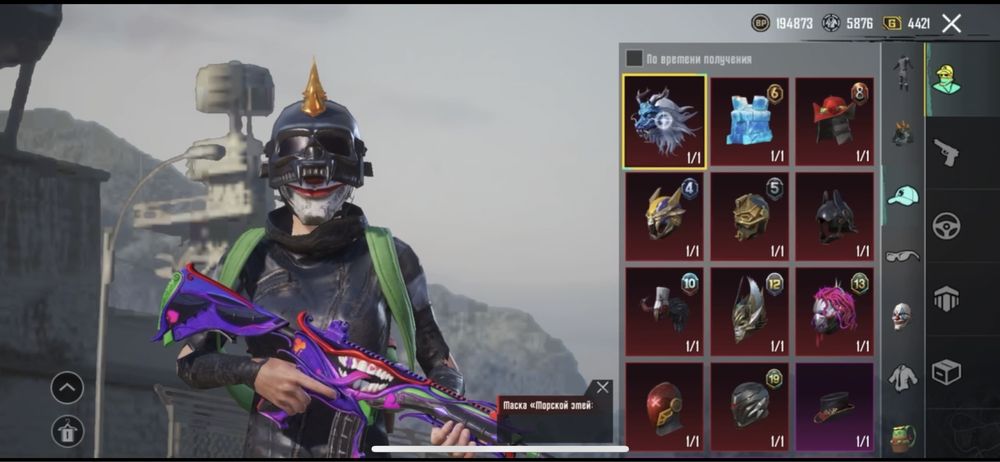Open the sunglasses subcategory

(x=903, y=255)
